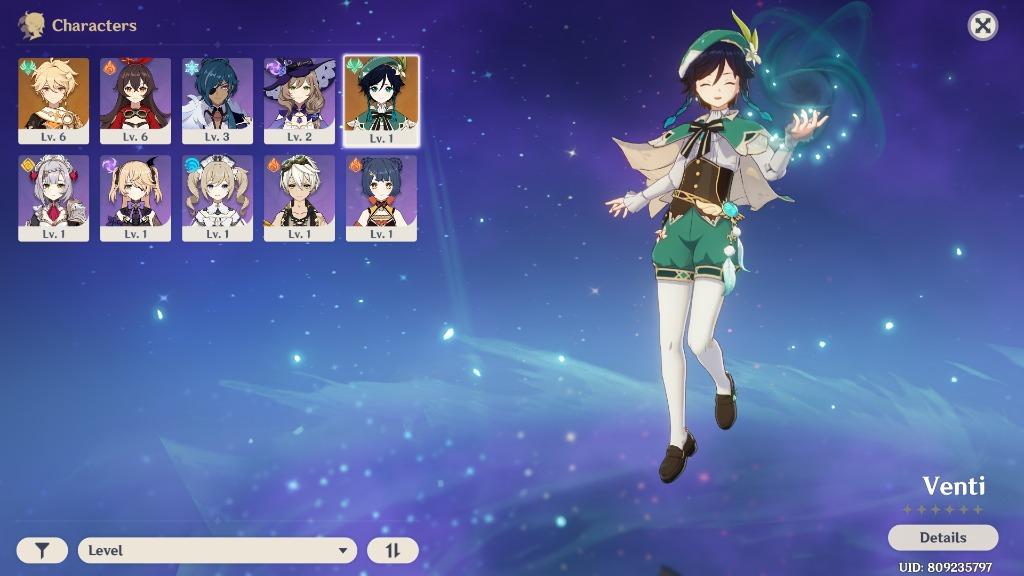Select Bennett's goggles-wearing portrait
1024x576 pixels.
coord(299,197)
